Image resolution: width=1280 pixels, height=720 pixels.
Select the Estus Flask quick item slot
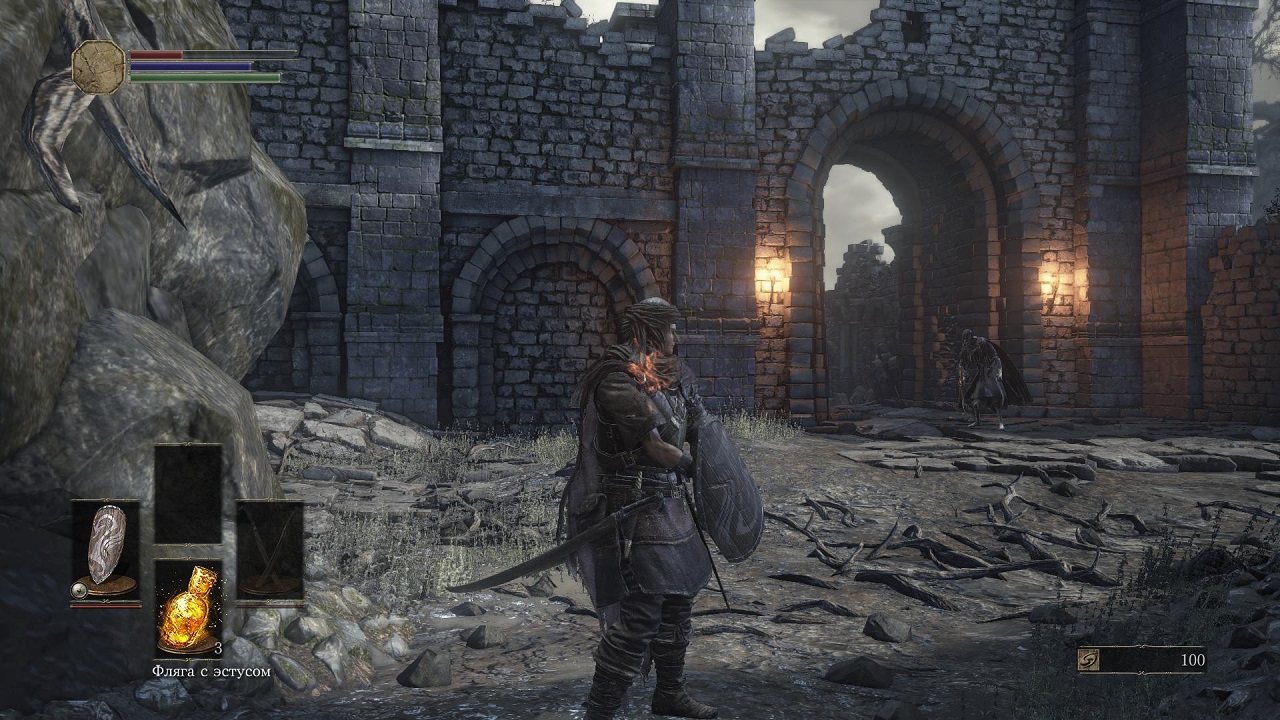pyautogui.click(x=188, y=608)
